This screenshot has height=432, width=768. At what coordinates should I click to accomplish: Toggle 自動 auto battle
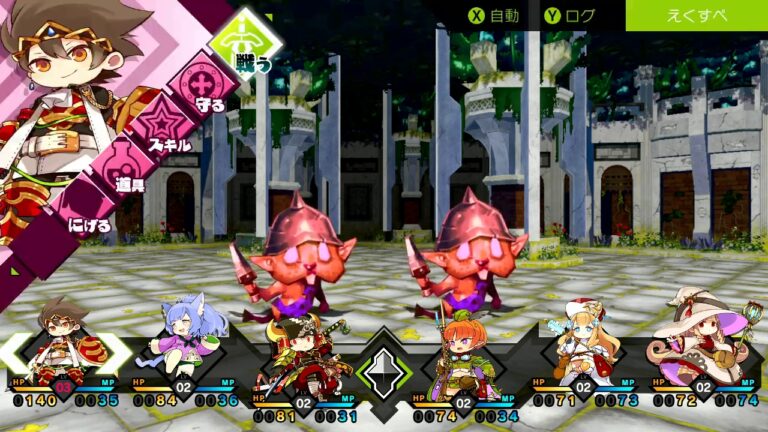point(495,15)
